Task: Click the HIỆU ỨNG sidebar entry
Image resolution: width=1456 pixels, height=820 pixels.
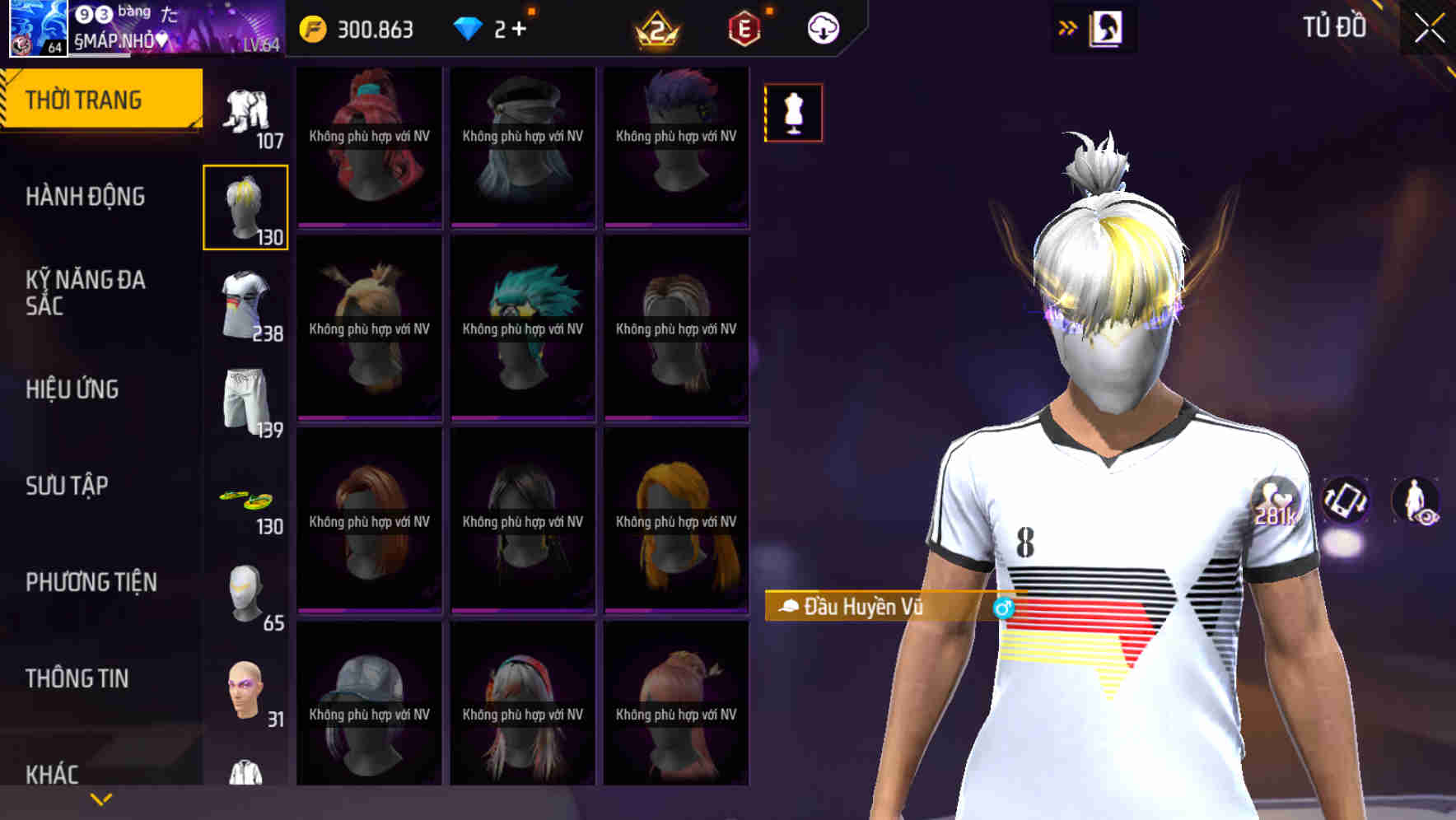Action: [72, 389]
